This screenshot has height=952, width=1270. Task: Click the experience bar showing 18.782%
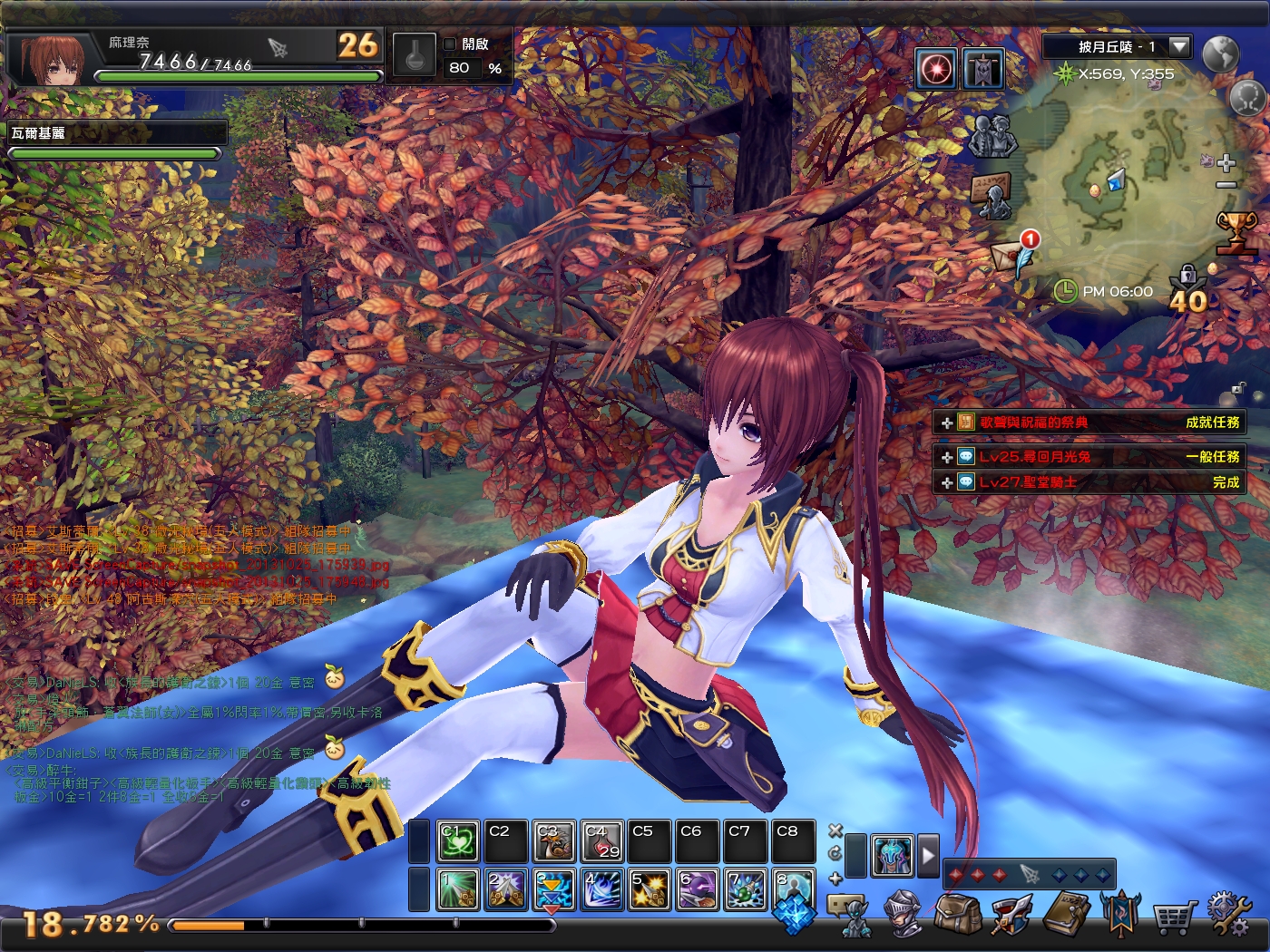point(363,927)
